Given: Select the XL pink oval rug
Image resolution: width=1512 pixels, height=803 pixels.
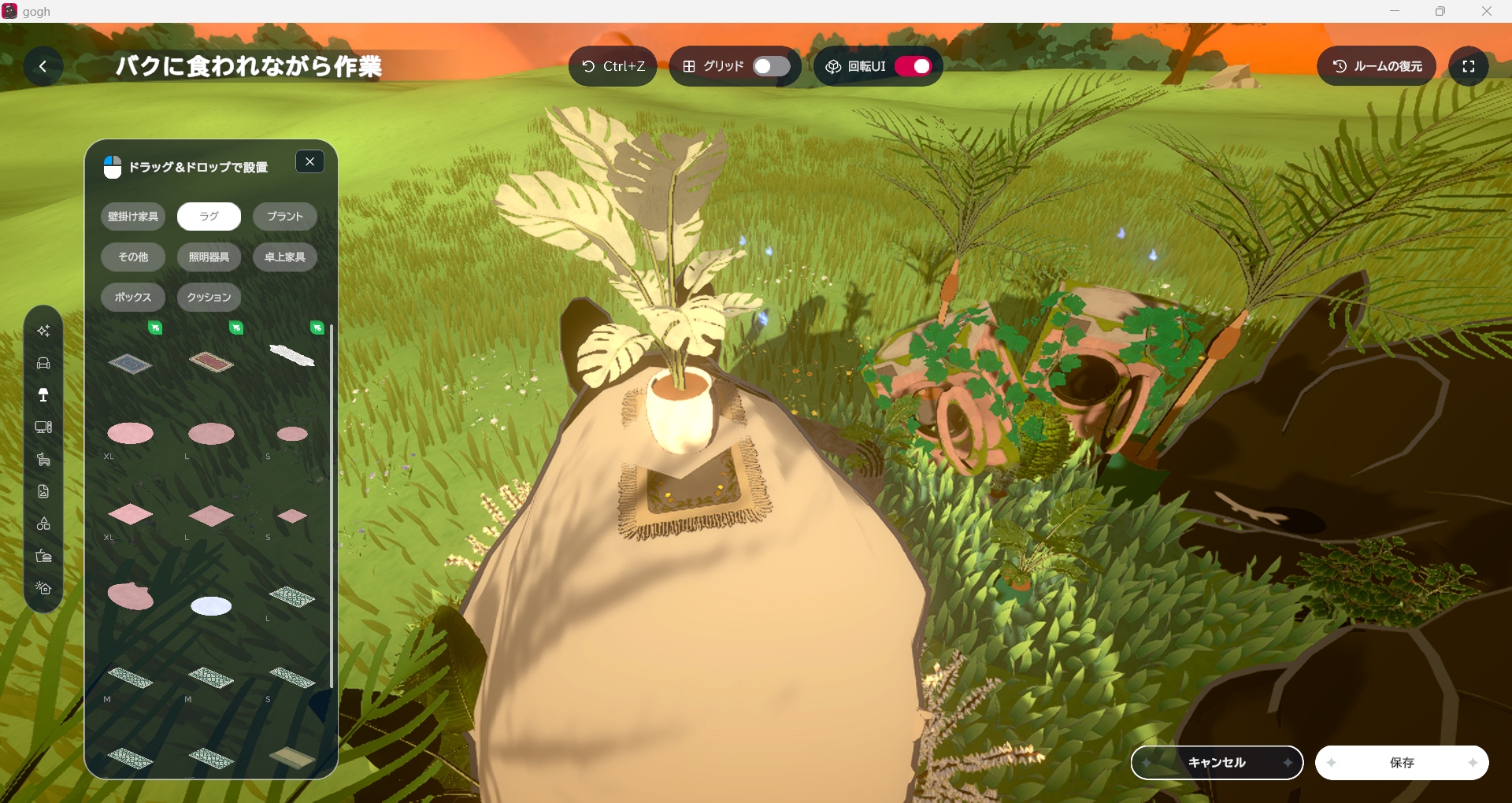Looking at the screenshot, I should click(x=130, y=433).
